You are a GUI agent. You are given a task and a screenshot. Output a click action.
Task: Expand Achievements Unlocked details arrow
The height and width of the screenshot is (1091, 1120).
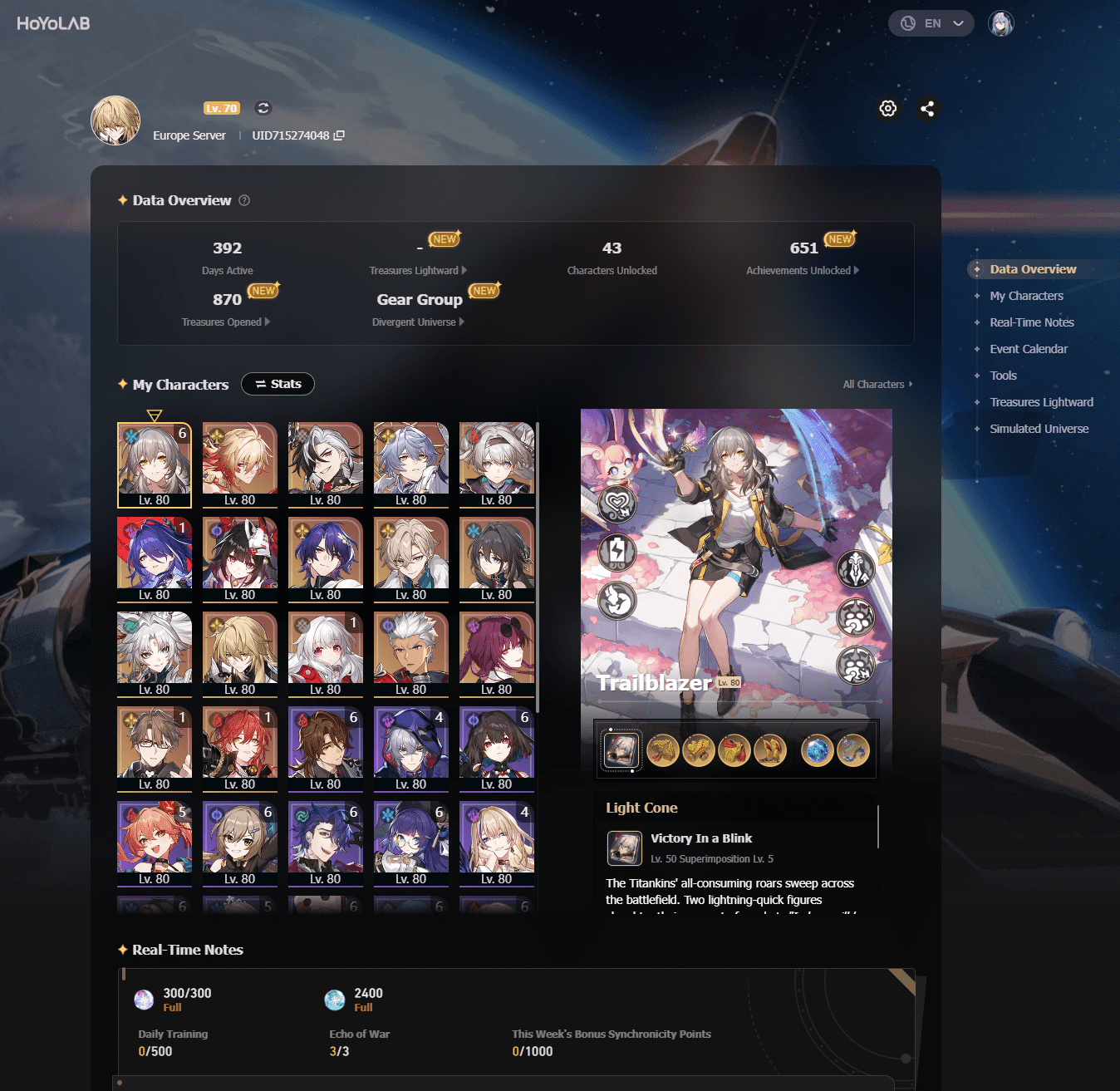point(856,270)
